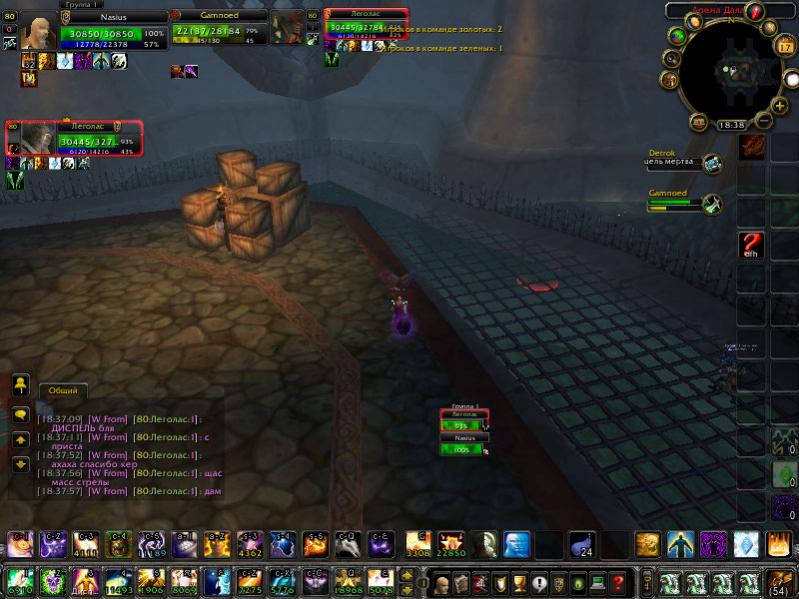Click the minimap zoom-out minus button
This screenshot has height=599, width=799.
764,121
